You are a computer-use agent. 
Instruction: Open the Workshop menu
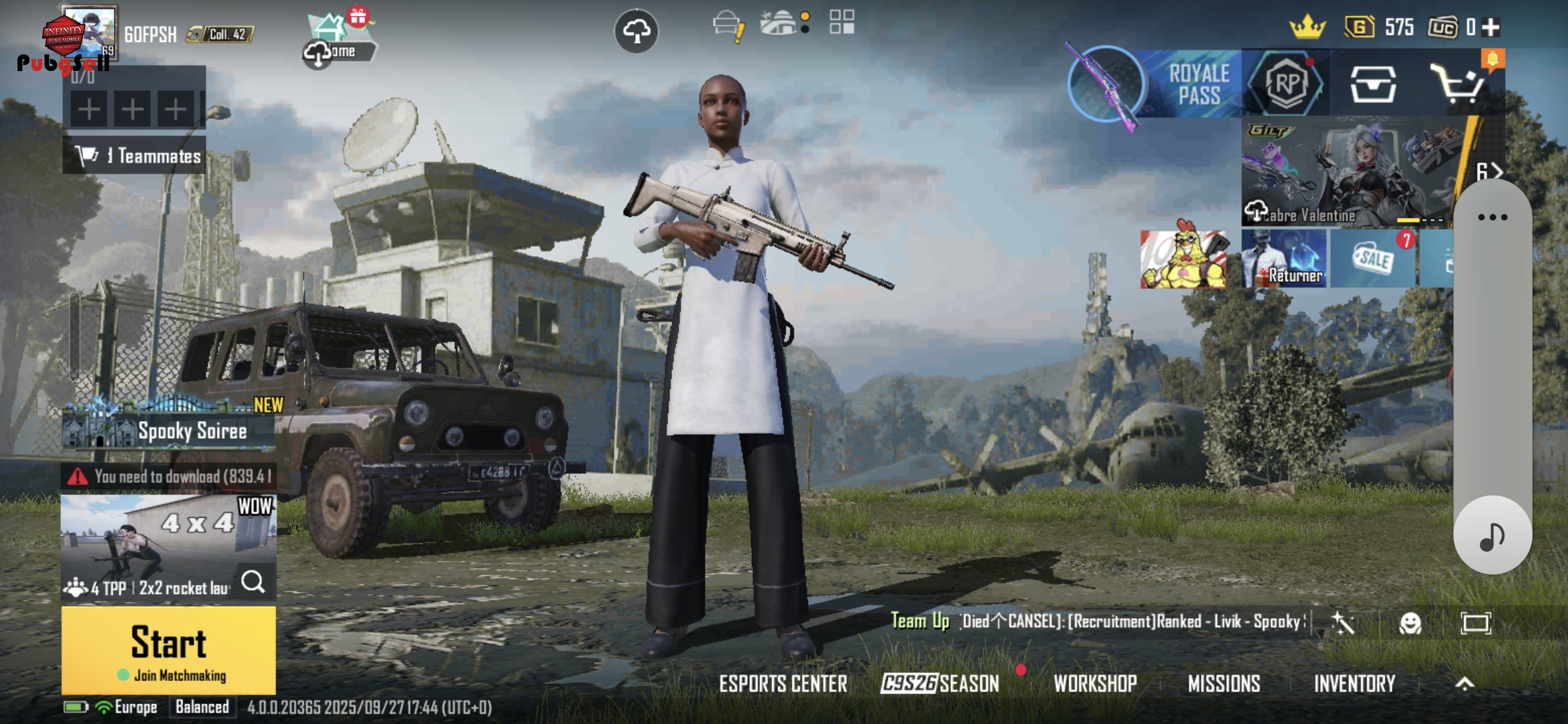click(x=1095, y=684)
